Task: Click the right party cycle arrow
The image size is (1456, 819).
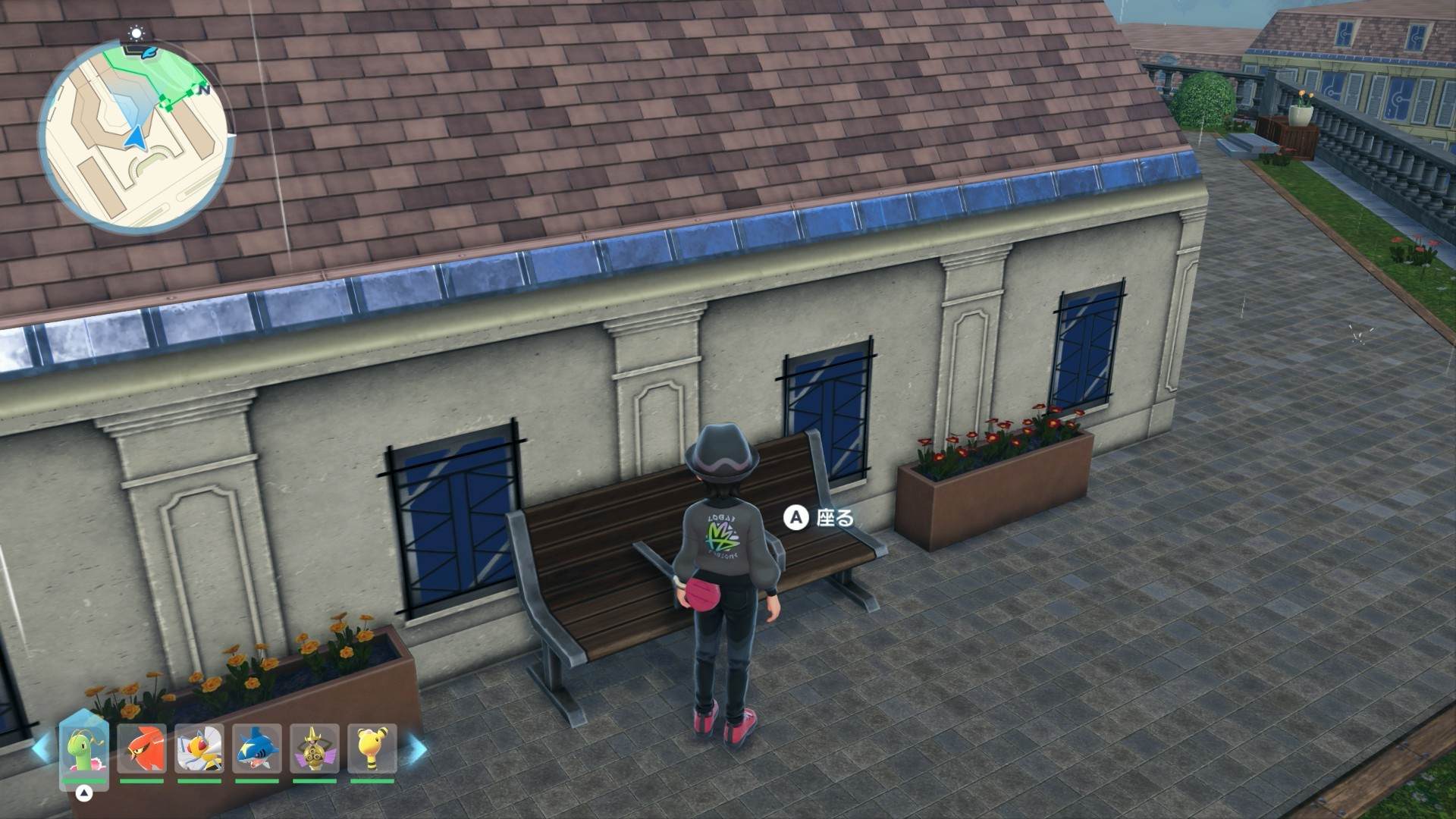Action: pyautogui.click(x=414, y=747)
